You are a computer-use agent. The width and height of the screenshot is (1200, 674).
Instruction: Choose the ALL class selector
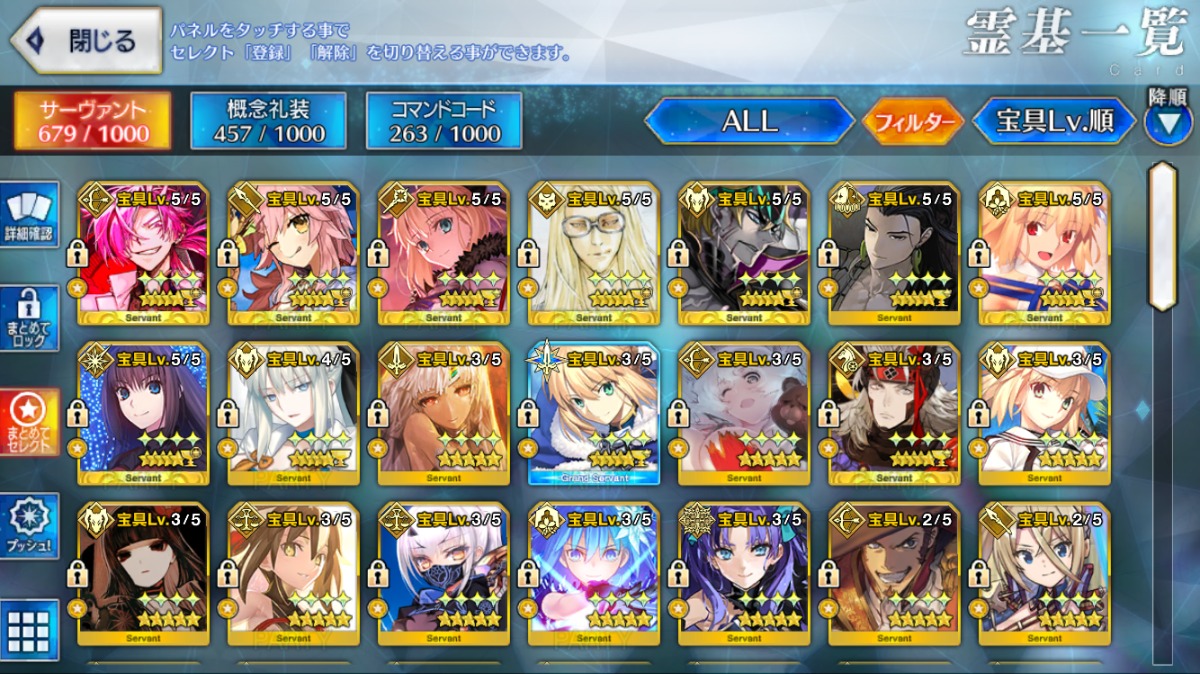(749, 121)
